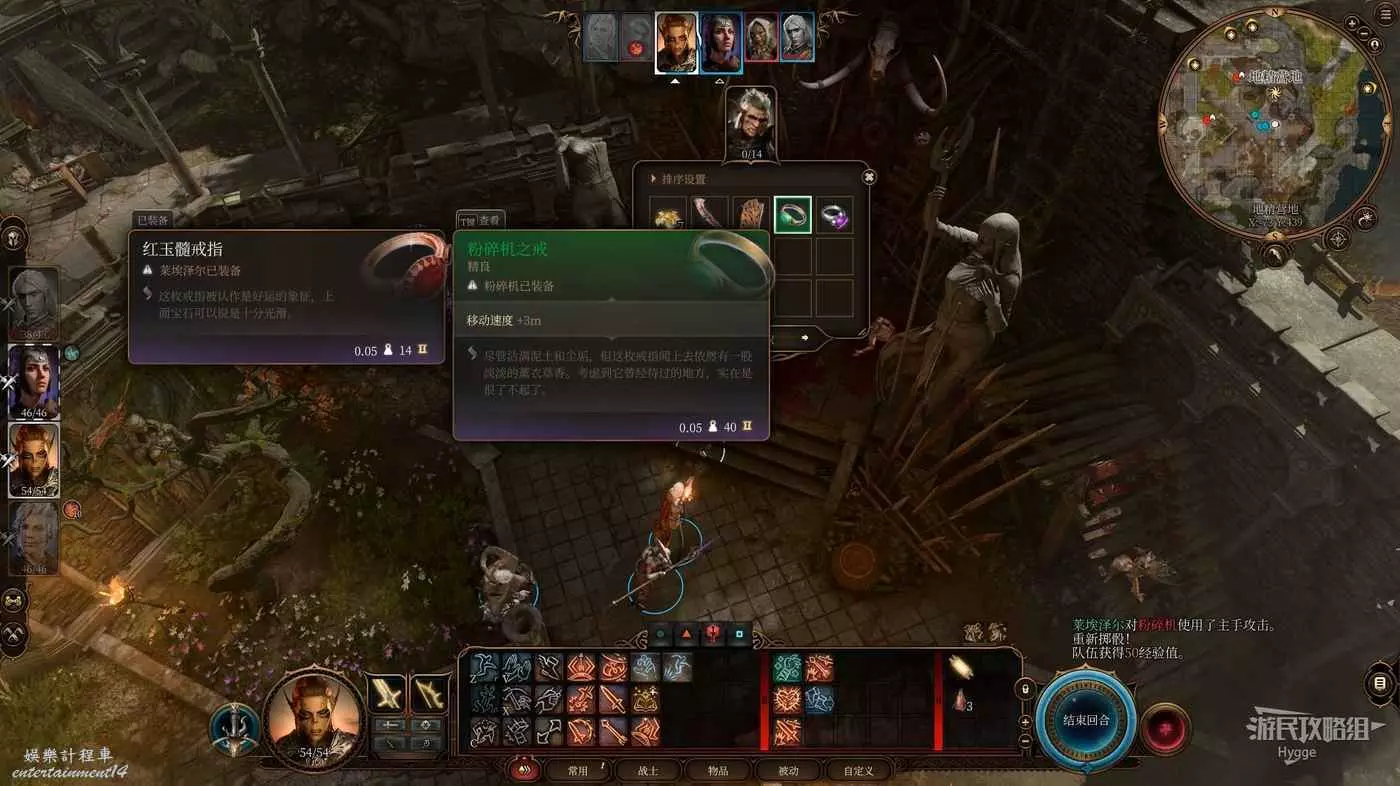Open the 战士 fighter hotbar tab
The height and width of the screenshot is (786, 1400).
(648, 771)
